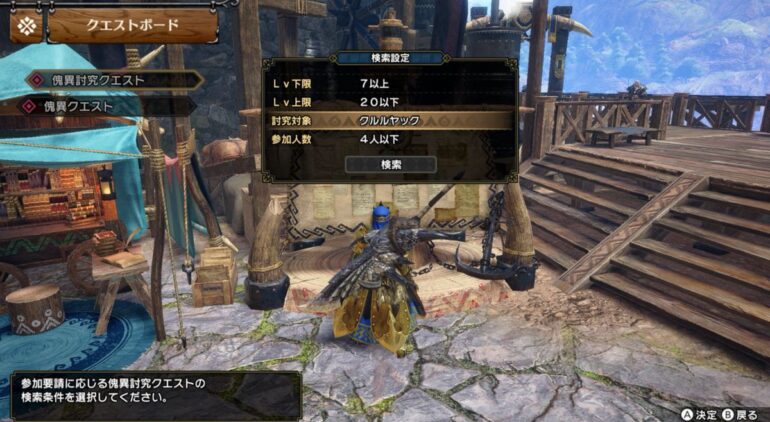Image resolution: width=770 pixels, height=422 pixels.
Task: Pick the 討究対象 target monster row
Action: pyautogui.click(x=390, y=120)
